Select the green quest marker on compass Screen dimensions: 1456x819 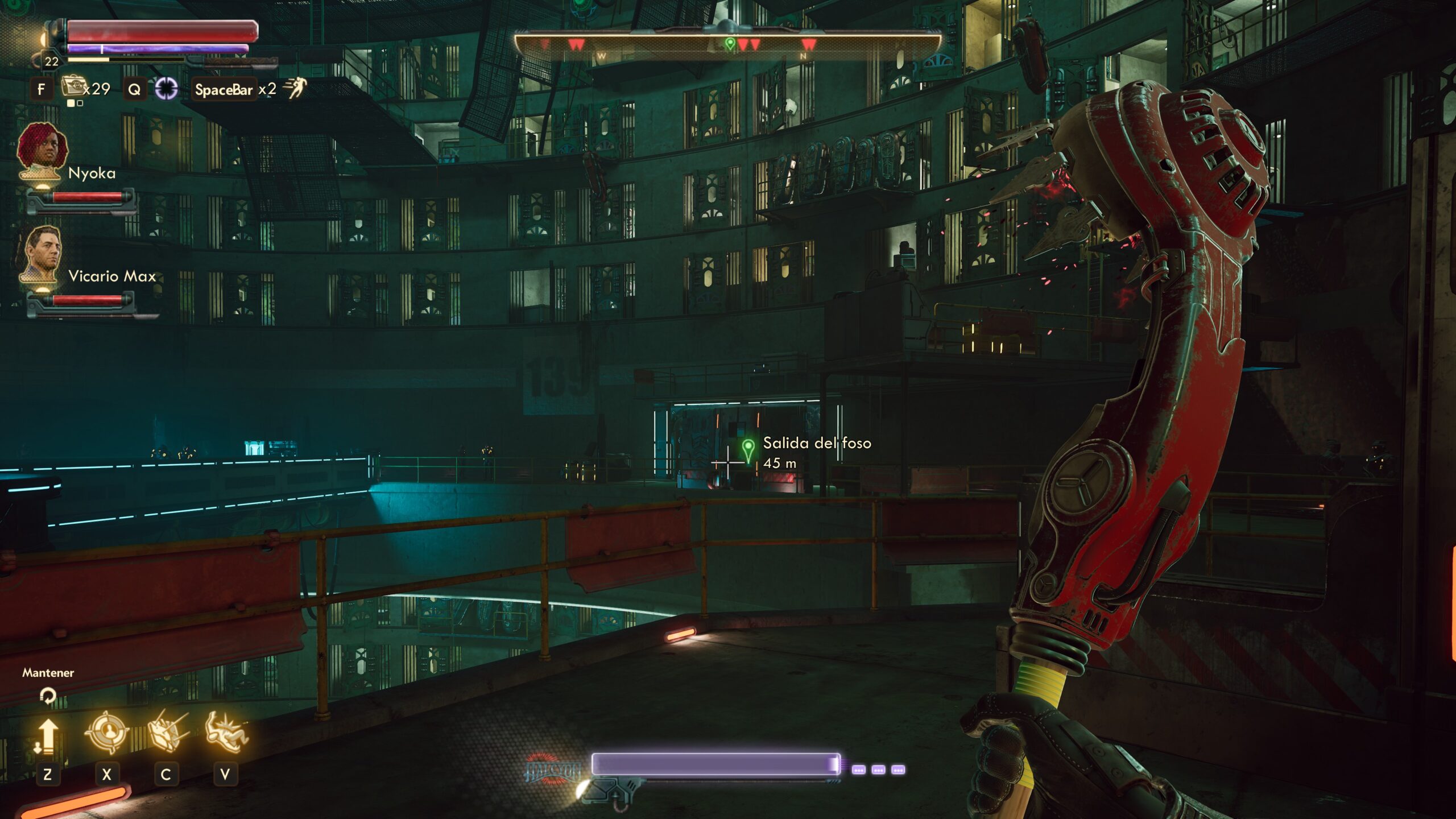[x=730, y=43]
